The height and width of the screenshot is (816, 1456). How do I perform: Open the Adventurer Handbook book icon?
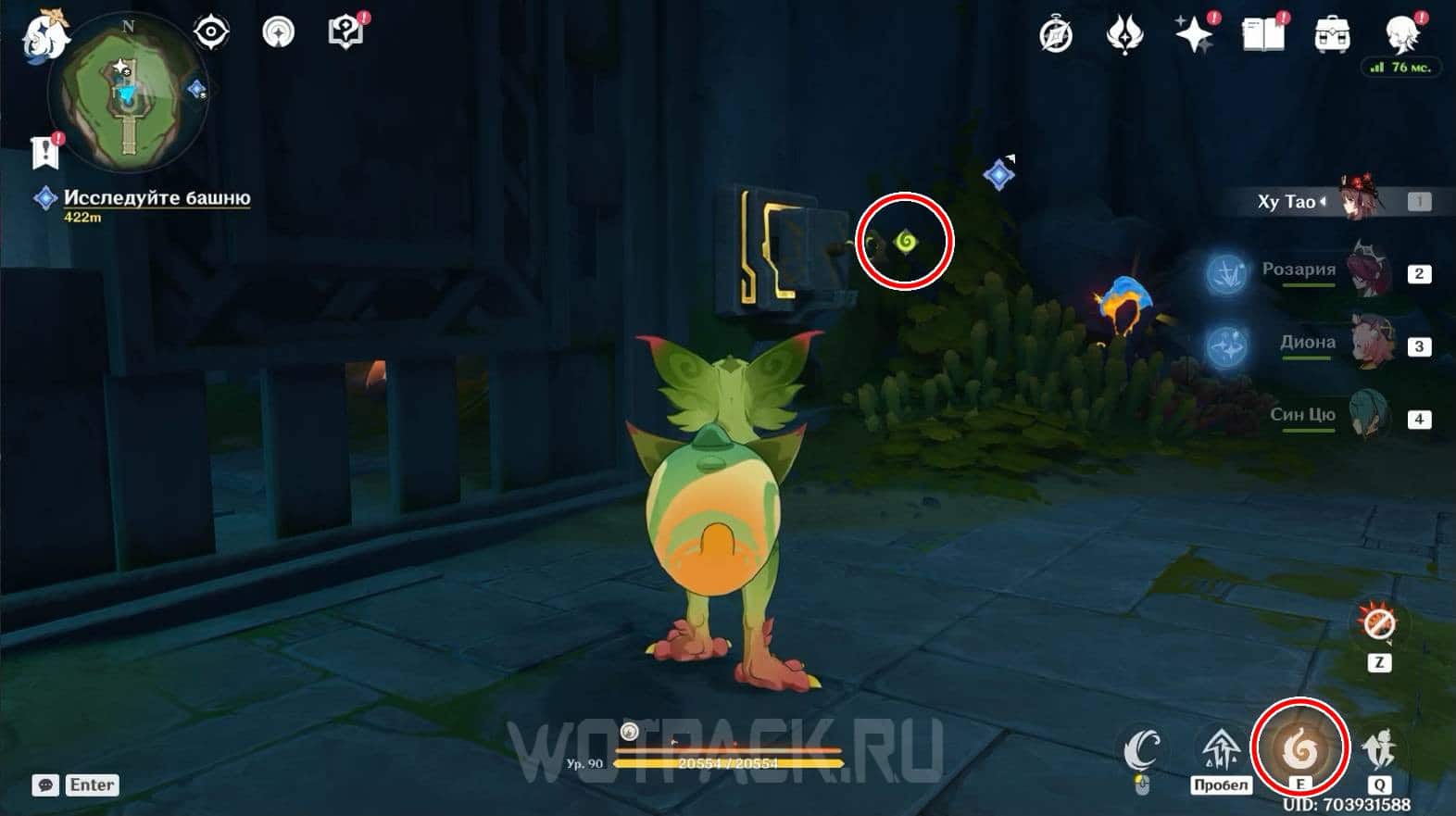(x=1262, y=35)
